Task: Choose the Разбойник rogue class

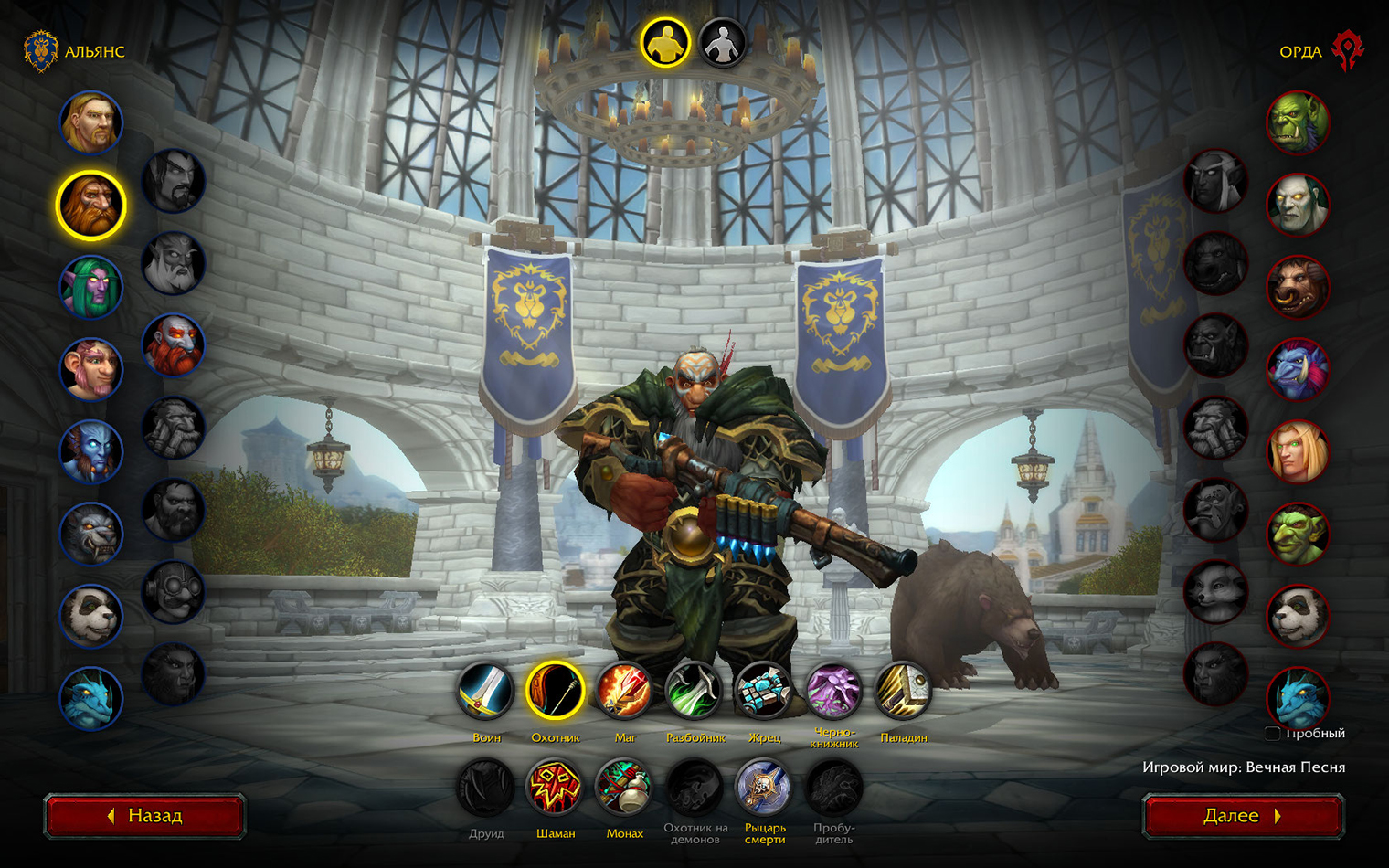Action: coord(694,692)
